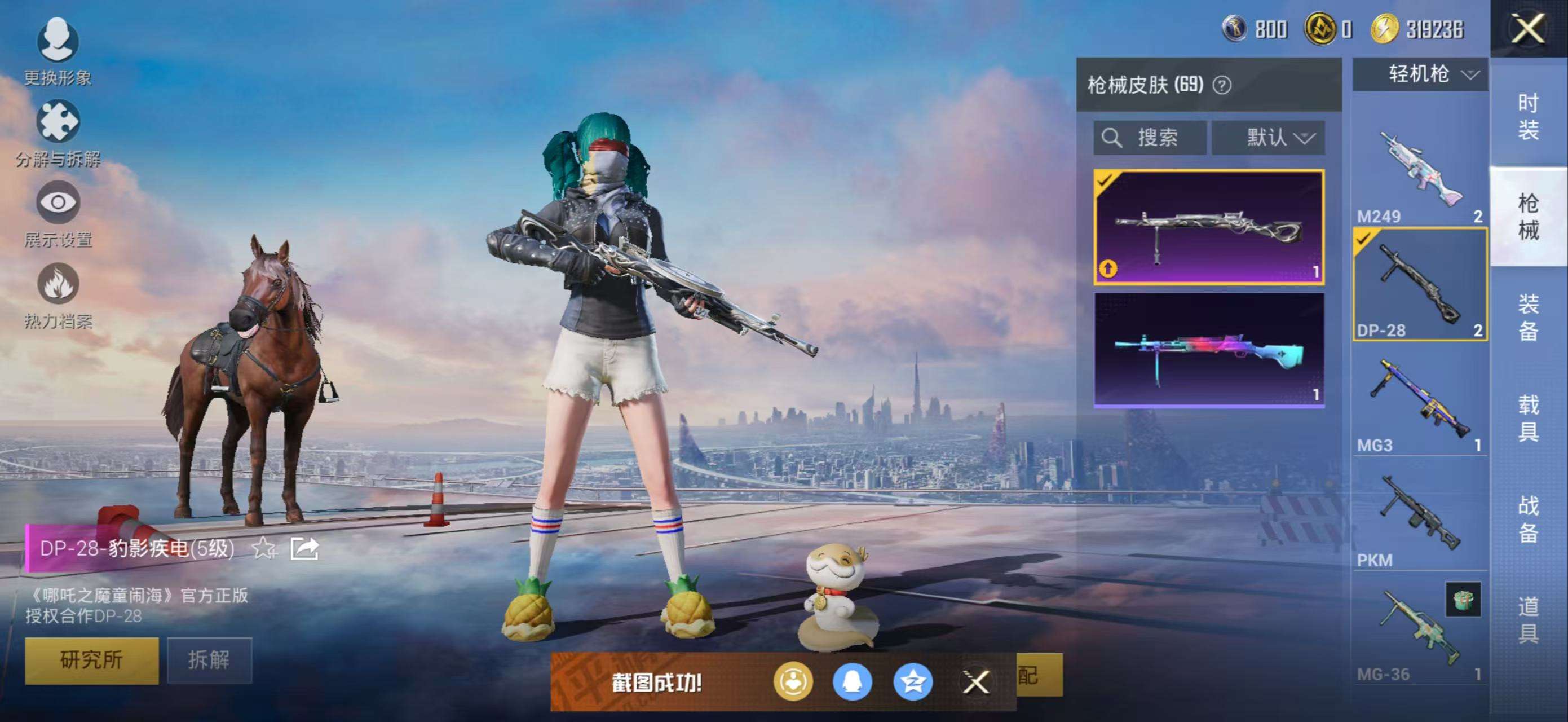The height and width of the screenshot is (722, 1568).
Task: Click the 拆解 button
Action: click(209, 660)
